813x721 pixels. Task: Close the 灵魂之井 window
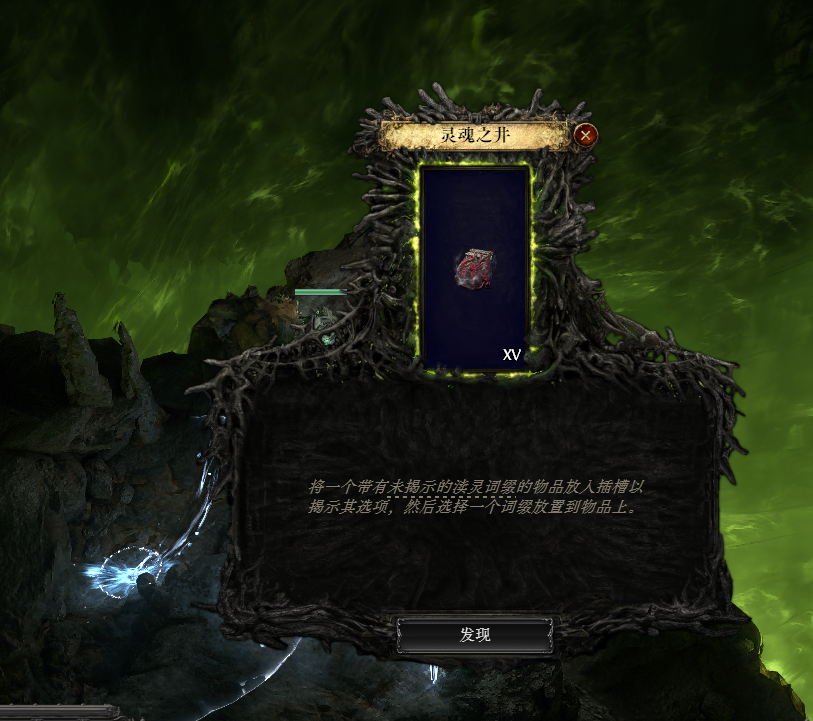586,135
